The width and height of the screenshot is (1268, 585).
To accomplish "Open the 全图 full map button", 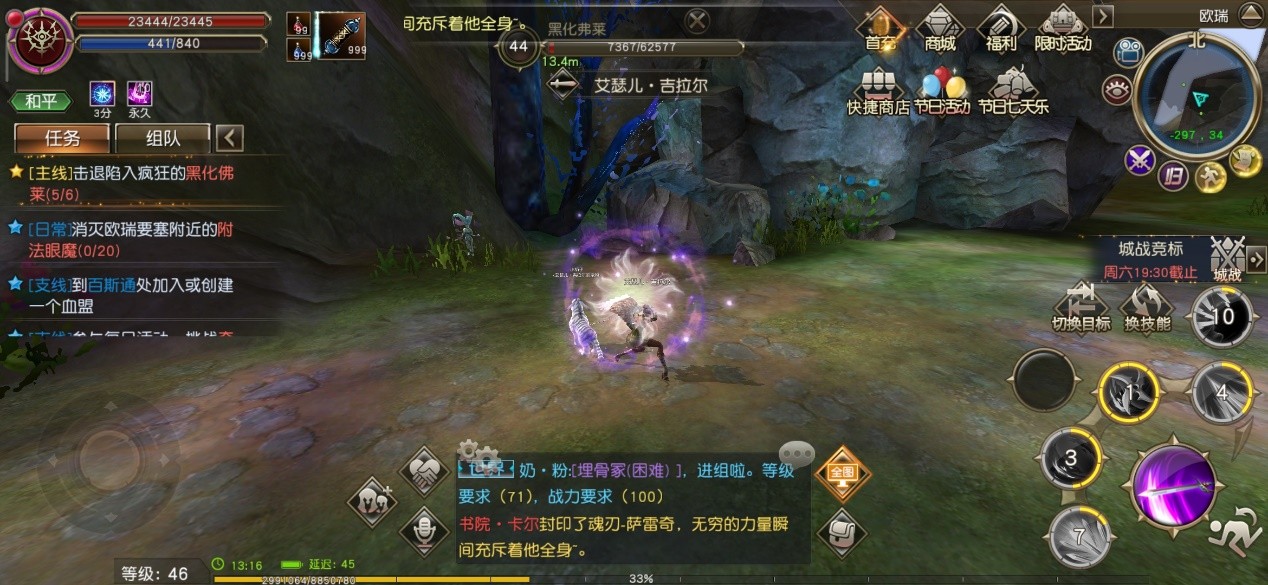I will [x=840, y=471].
